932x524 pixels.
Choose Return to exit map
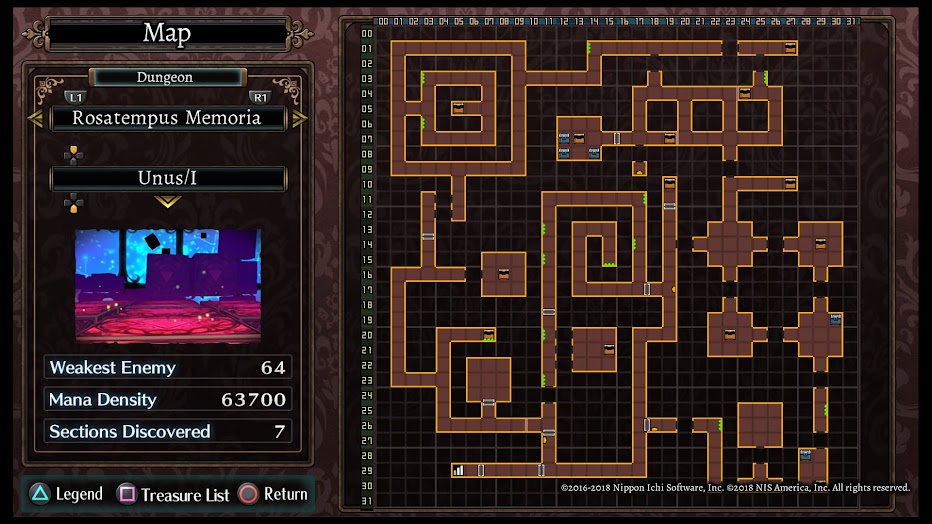pyautogui.click(x=273, y=494)
